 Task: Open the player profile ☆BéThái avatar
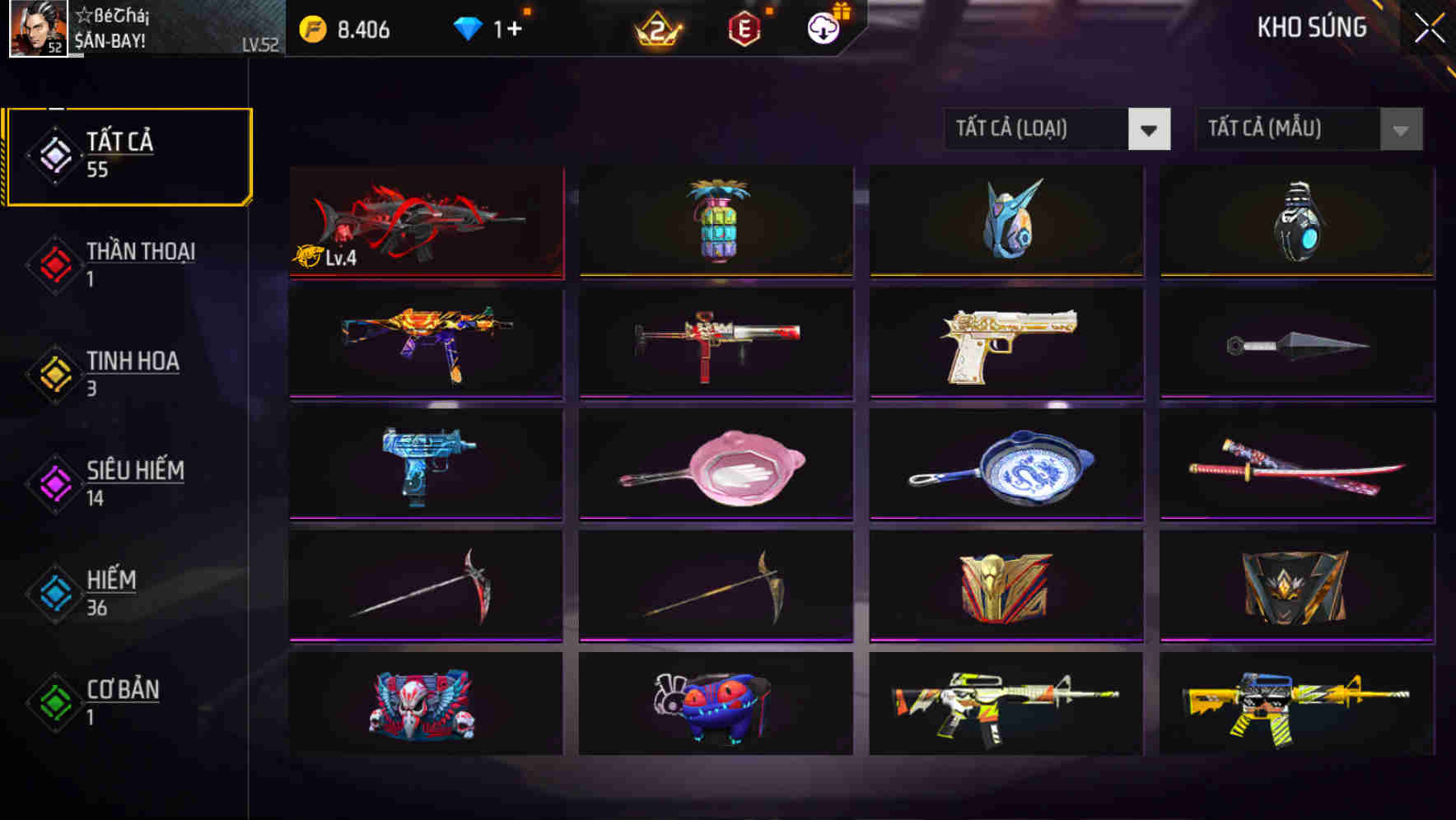36,29
